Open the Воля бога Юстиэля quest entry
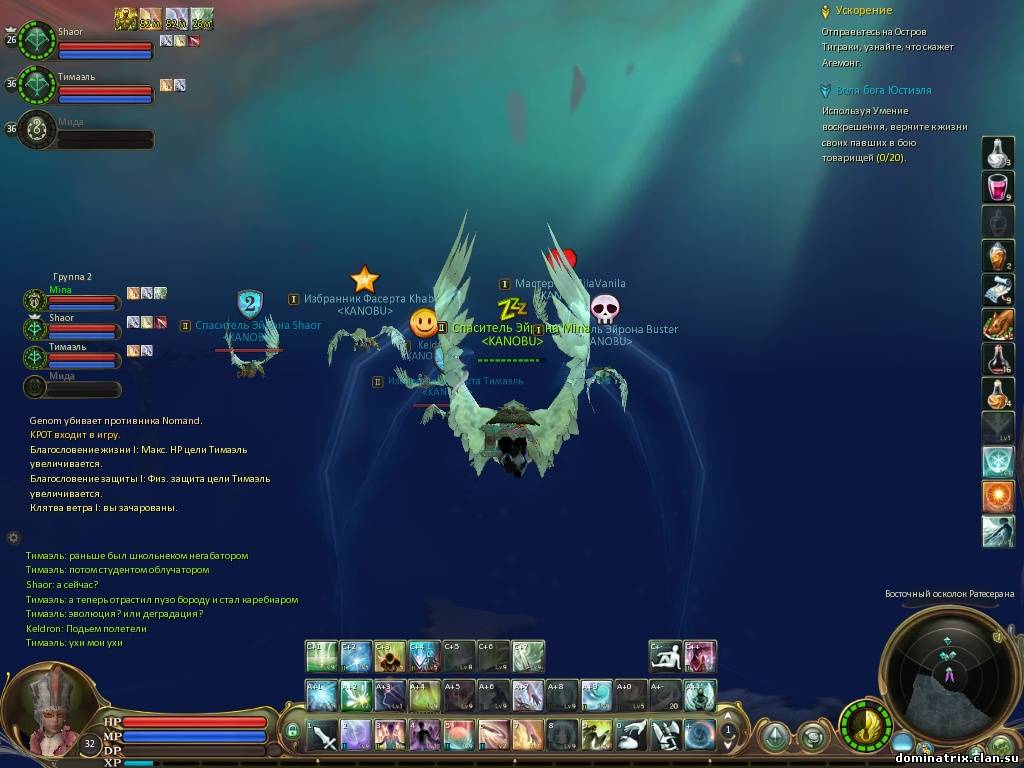The width and height of the screenshot is (1024, 768). pyautogui.click(x=883, y=90)
